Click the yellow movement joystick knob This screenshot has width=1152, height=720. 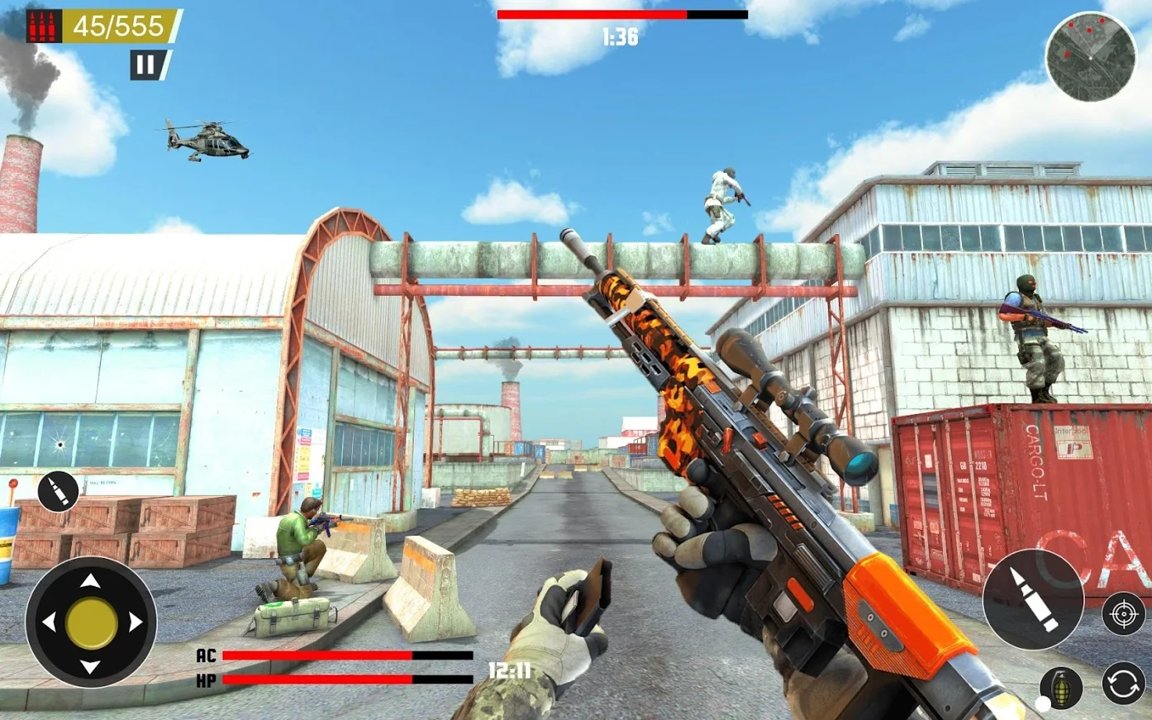click(x=91, y=622)
